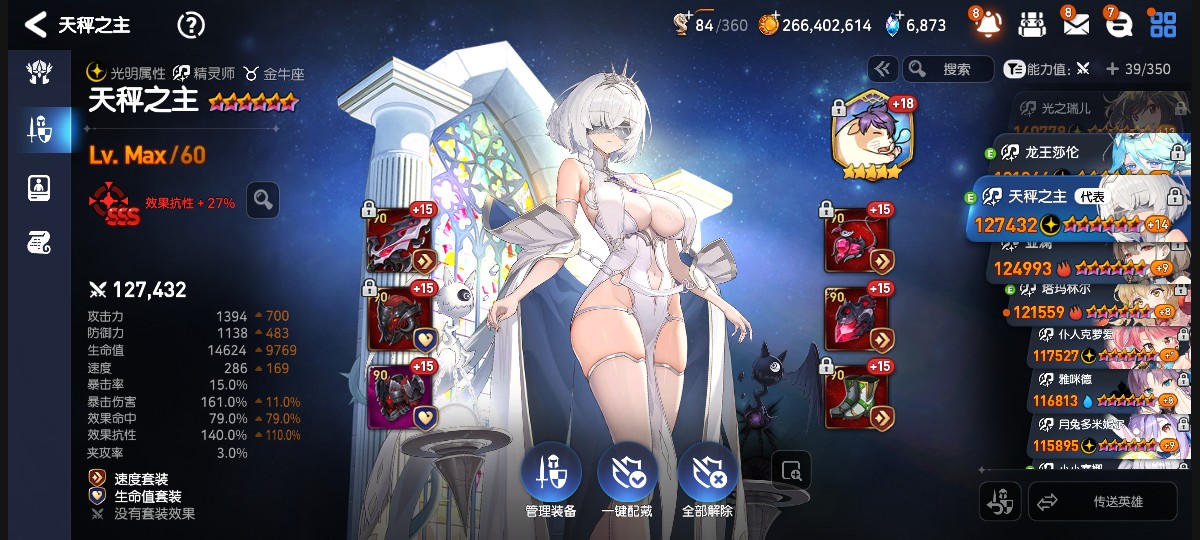Collapse the hero list with double arrows

[x=882, y=69]
